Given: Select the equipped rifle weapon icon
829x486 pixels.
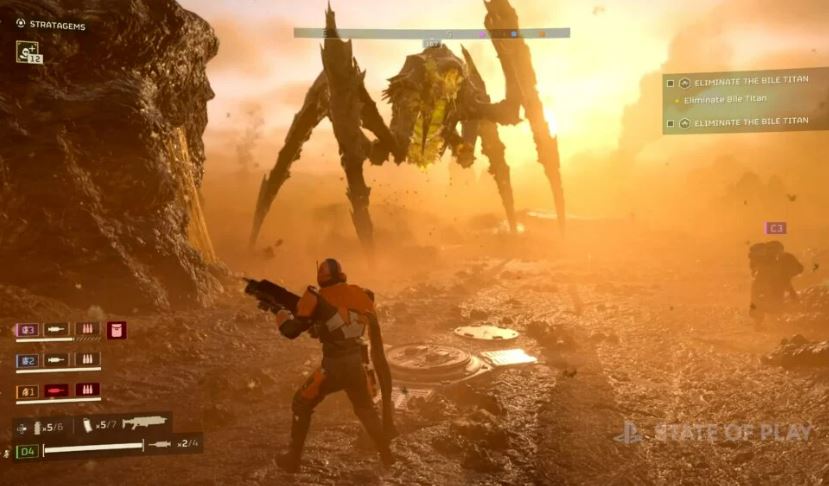Looking at the screenshot, I should point(143,424).
